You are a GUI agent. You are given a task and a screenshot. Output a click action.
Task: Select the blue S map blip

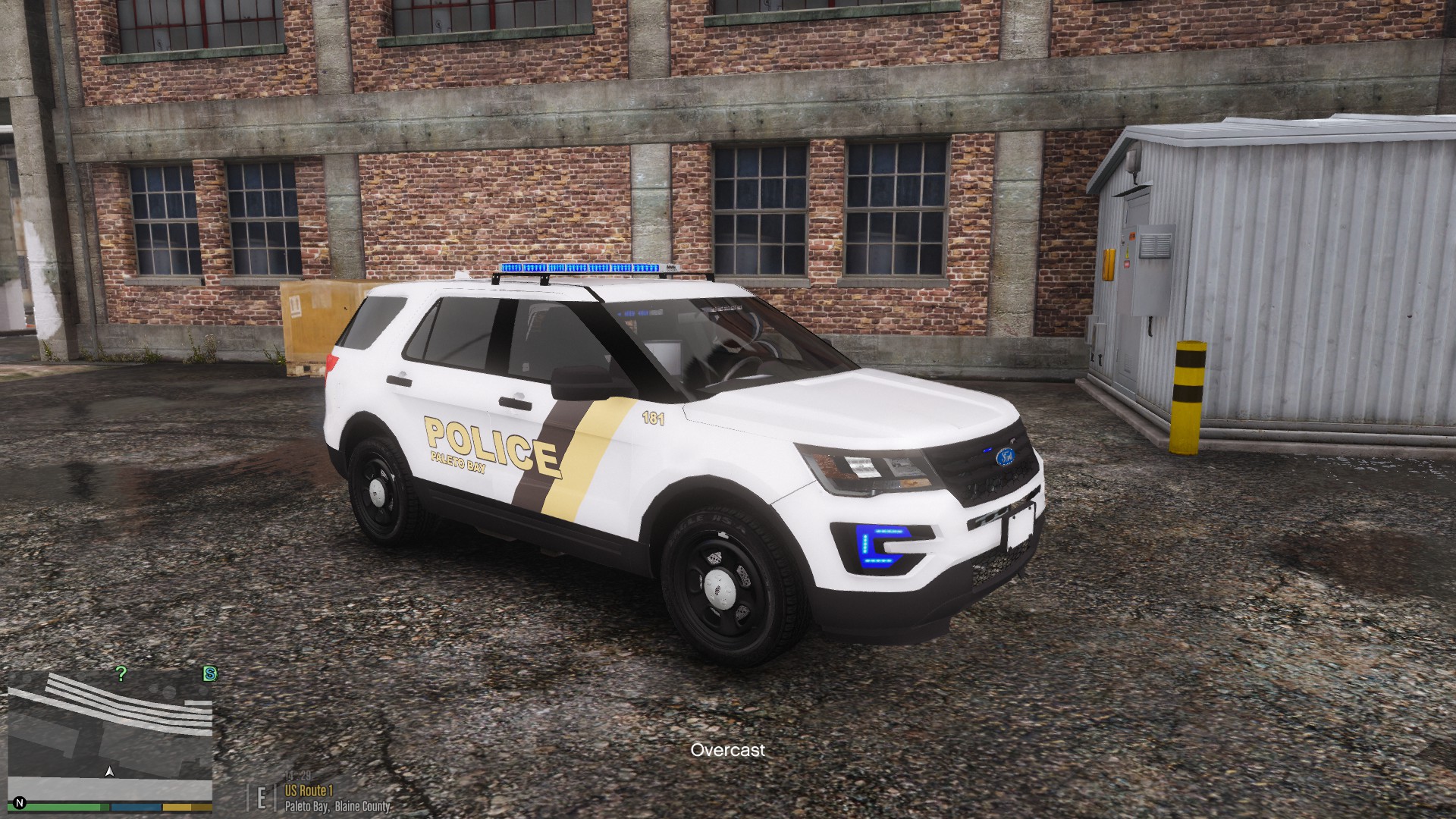point(210,673)
